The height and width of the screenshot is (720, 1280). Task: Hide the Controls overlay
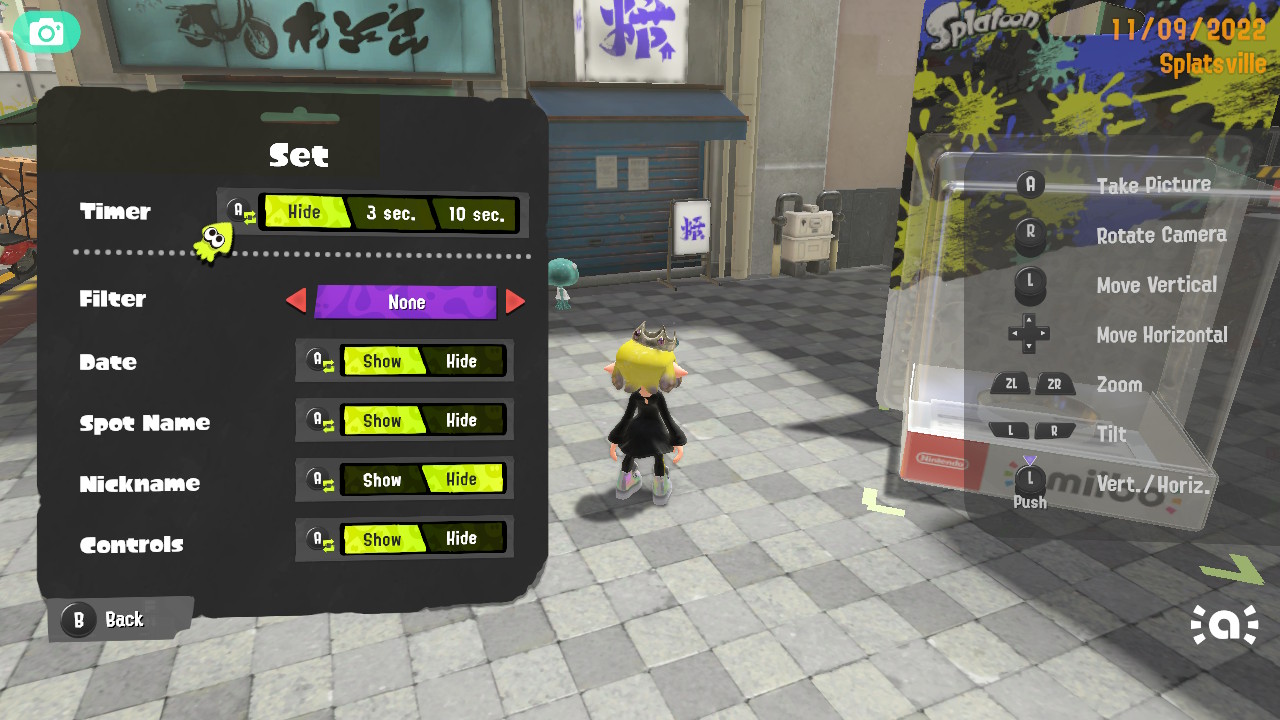point(464,538)
